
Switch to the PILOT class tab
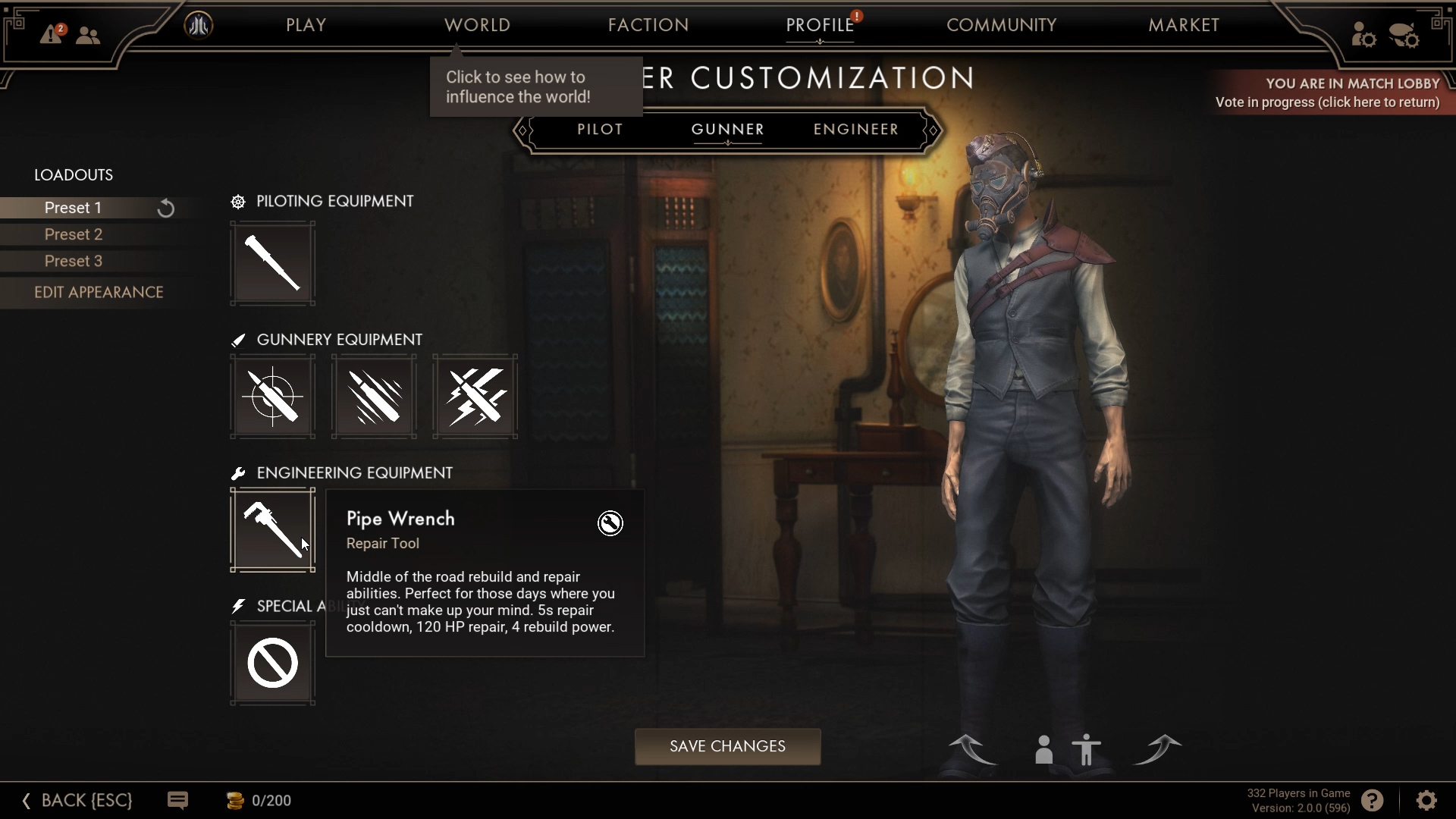600,130
